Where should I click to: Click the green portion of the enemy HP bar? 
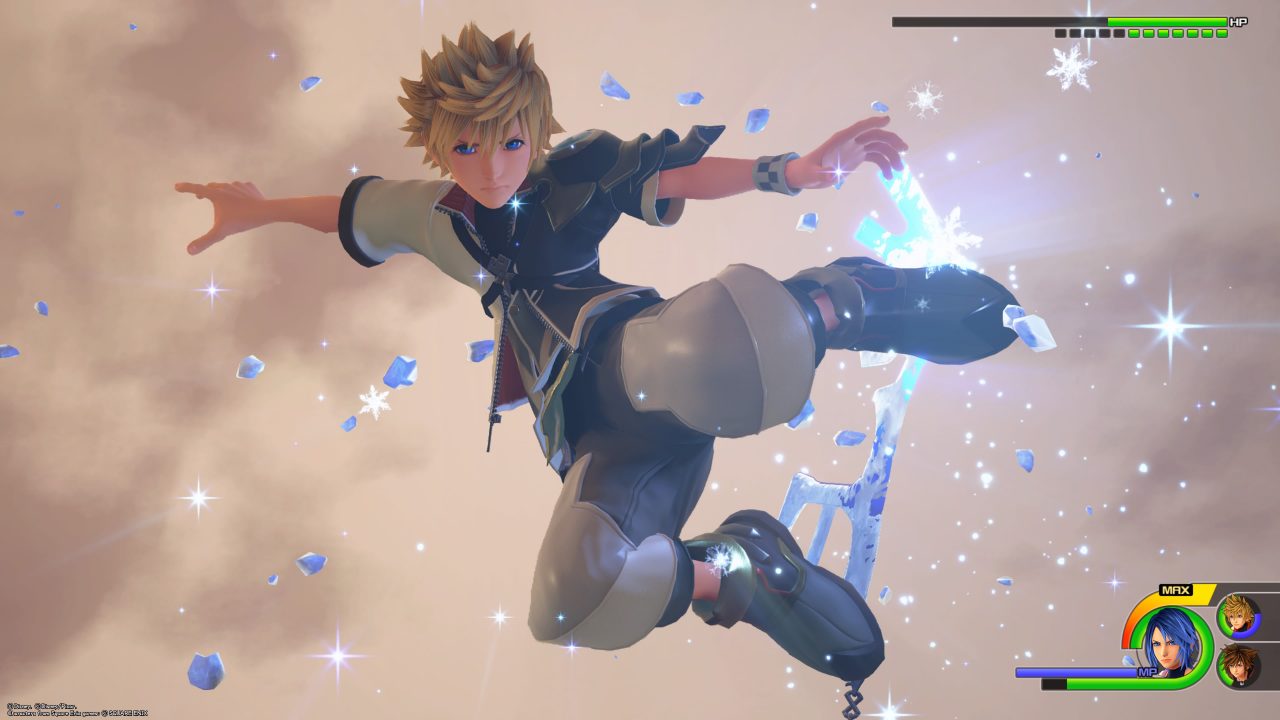pos(1168,21)
